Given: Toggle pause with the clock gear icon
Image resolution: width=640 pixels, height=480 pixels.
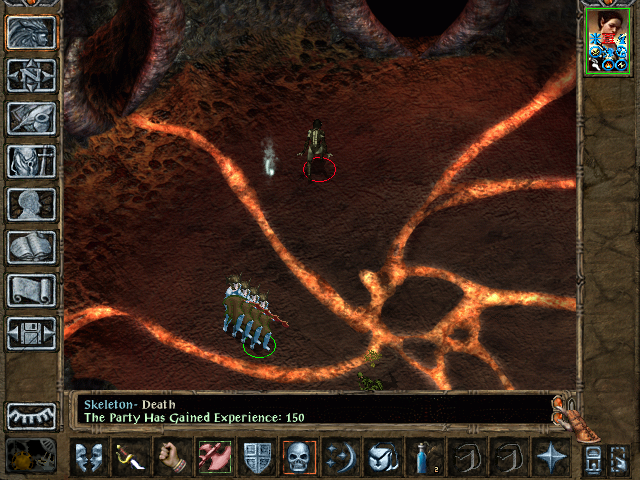Looking at the screenshot, I should 22,457.
